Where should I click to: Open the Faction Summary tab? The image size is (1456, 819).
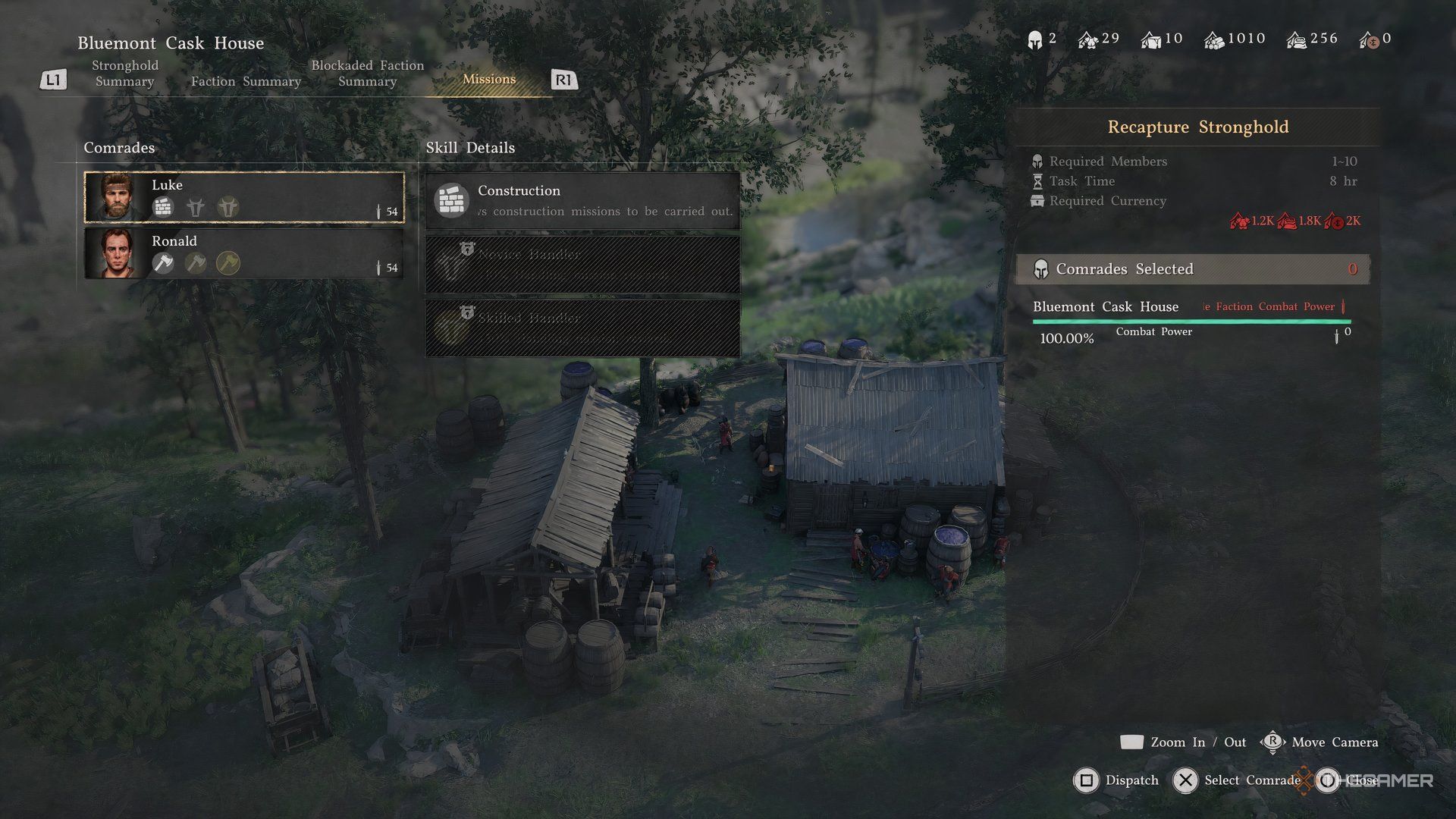coord(246,81)
